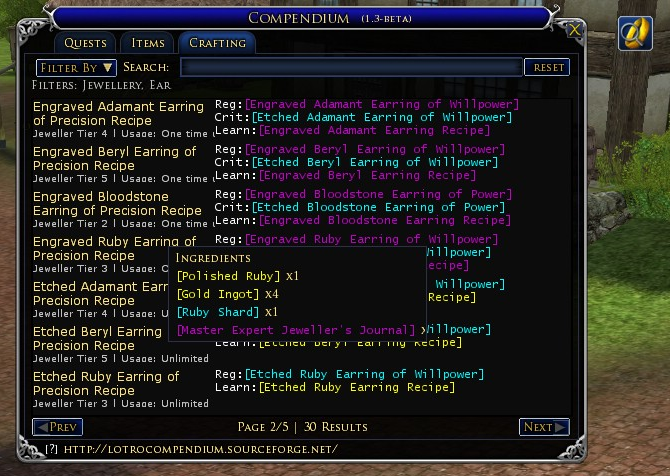670x476 pixels.
Task: Go to the previous results page
Action: pyautogui.click(x=57, y=427)
